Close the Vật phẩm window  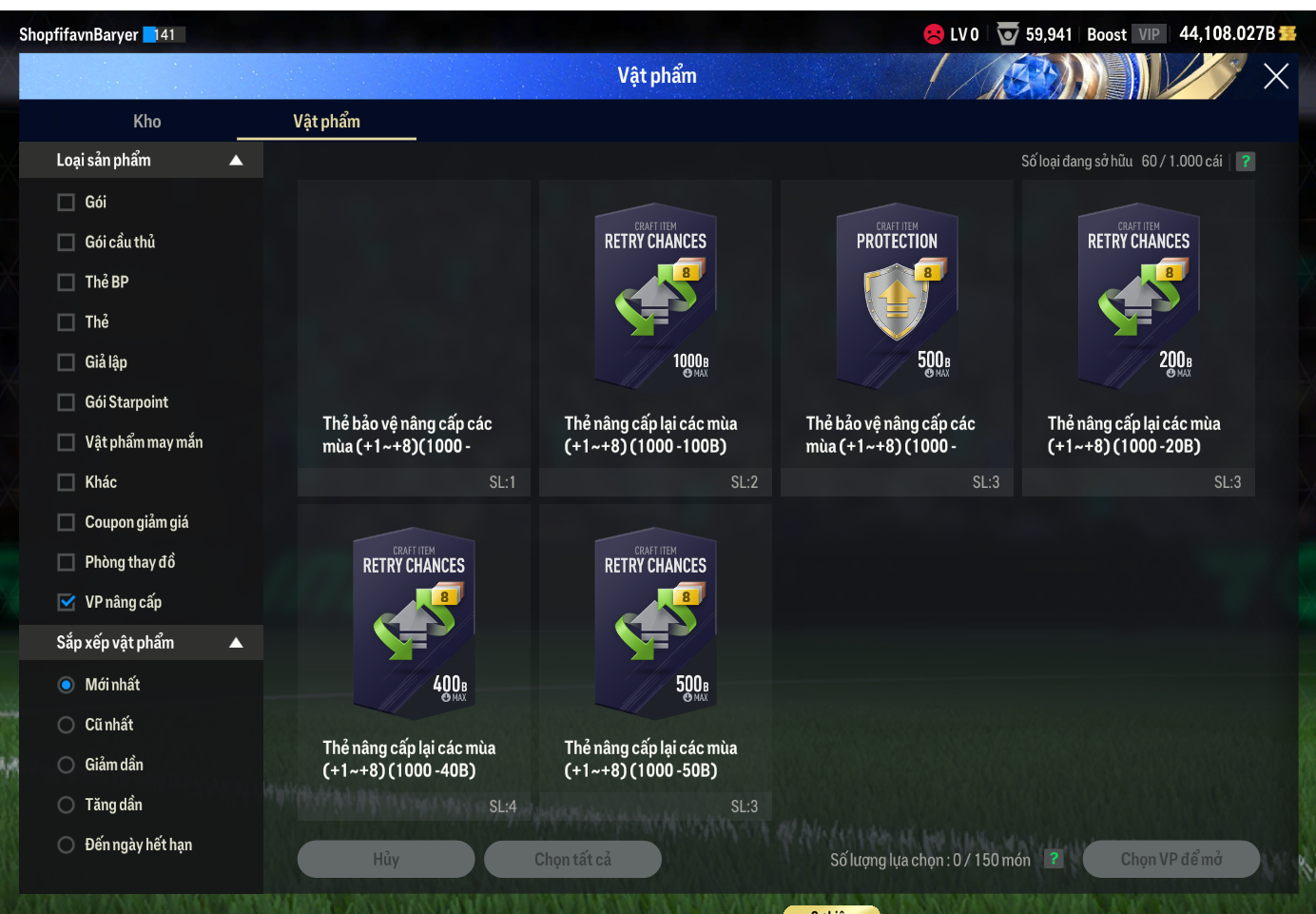1275,76
